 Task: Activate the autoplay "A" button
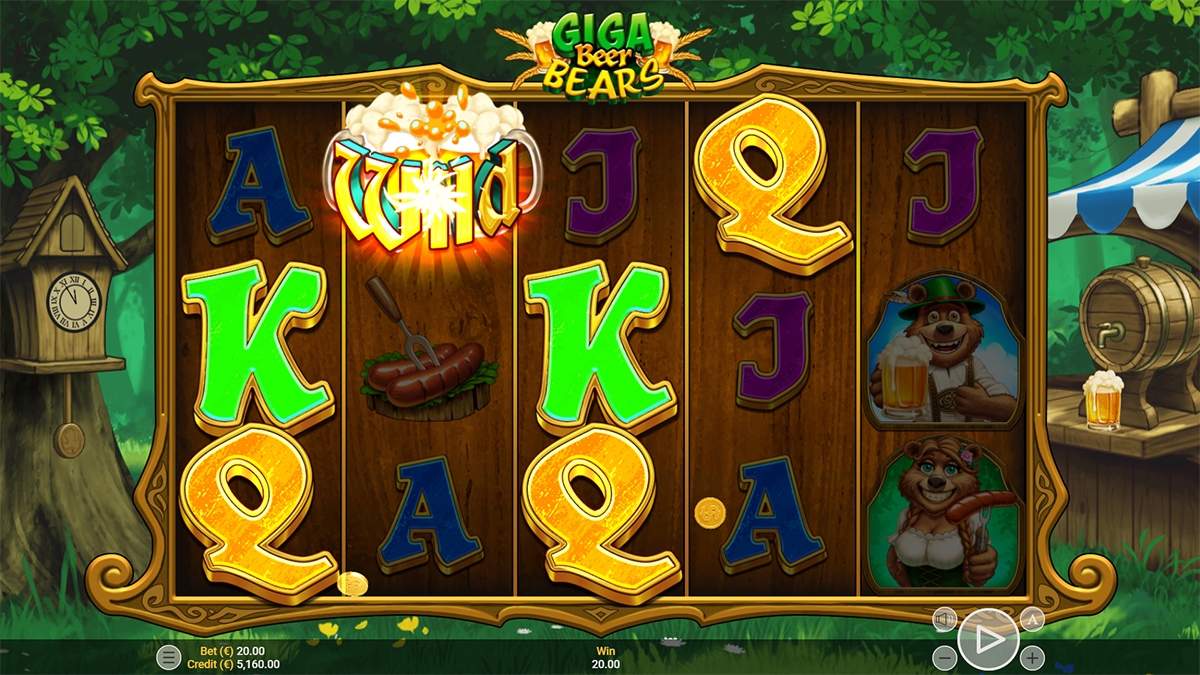tap(1032, 620)
